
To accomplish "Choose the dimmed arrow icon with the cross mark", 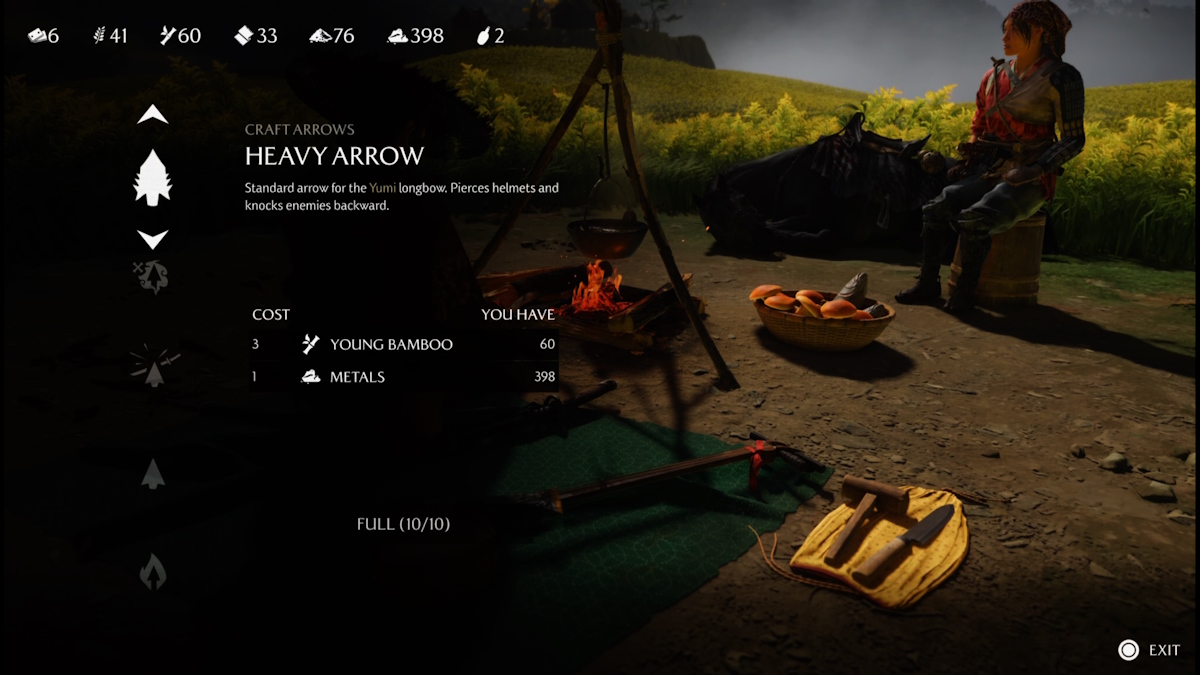I will (x=152, y=277).
